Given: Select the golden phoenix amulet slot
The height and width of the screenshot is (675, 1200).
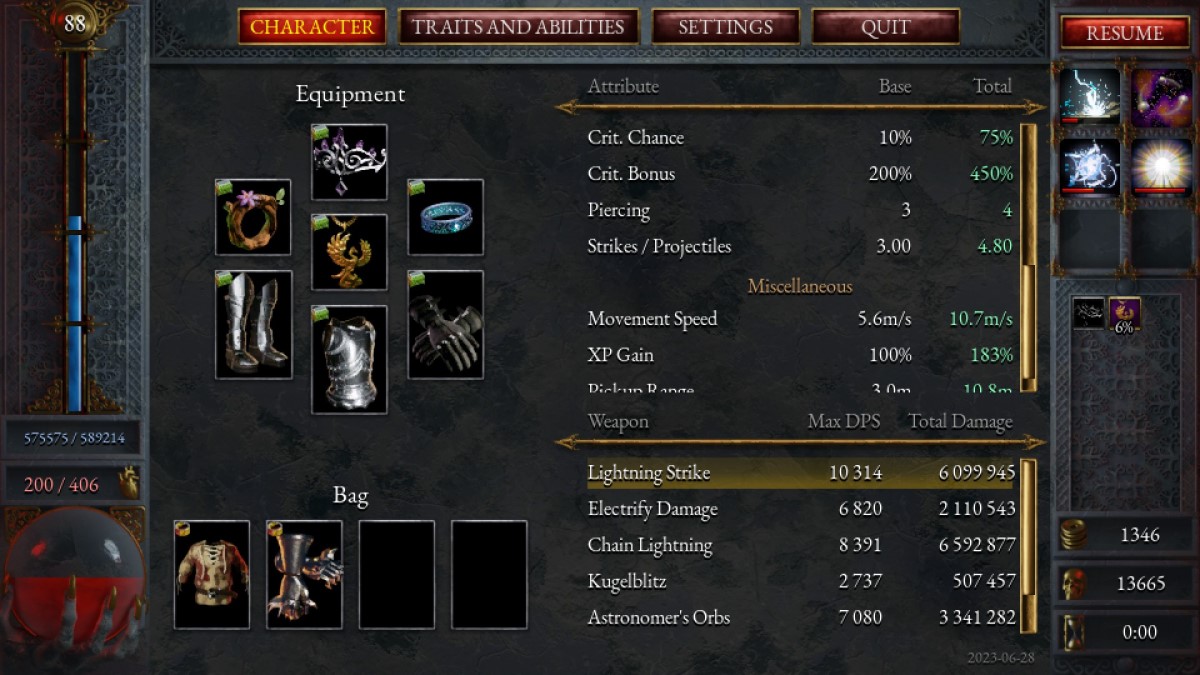Looking at the screenshot, I should 349,252.
